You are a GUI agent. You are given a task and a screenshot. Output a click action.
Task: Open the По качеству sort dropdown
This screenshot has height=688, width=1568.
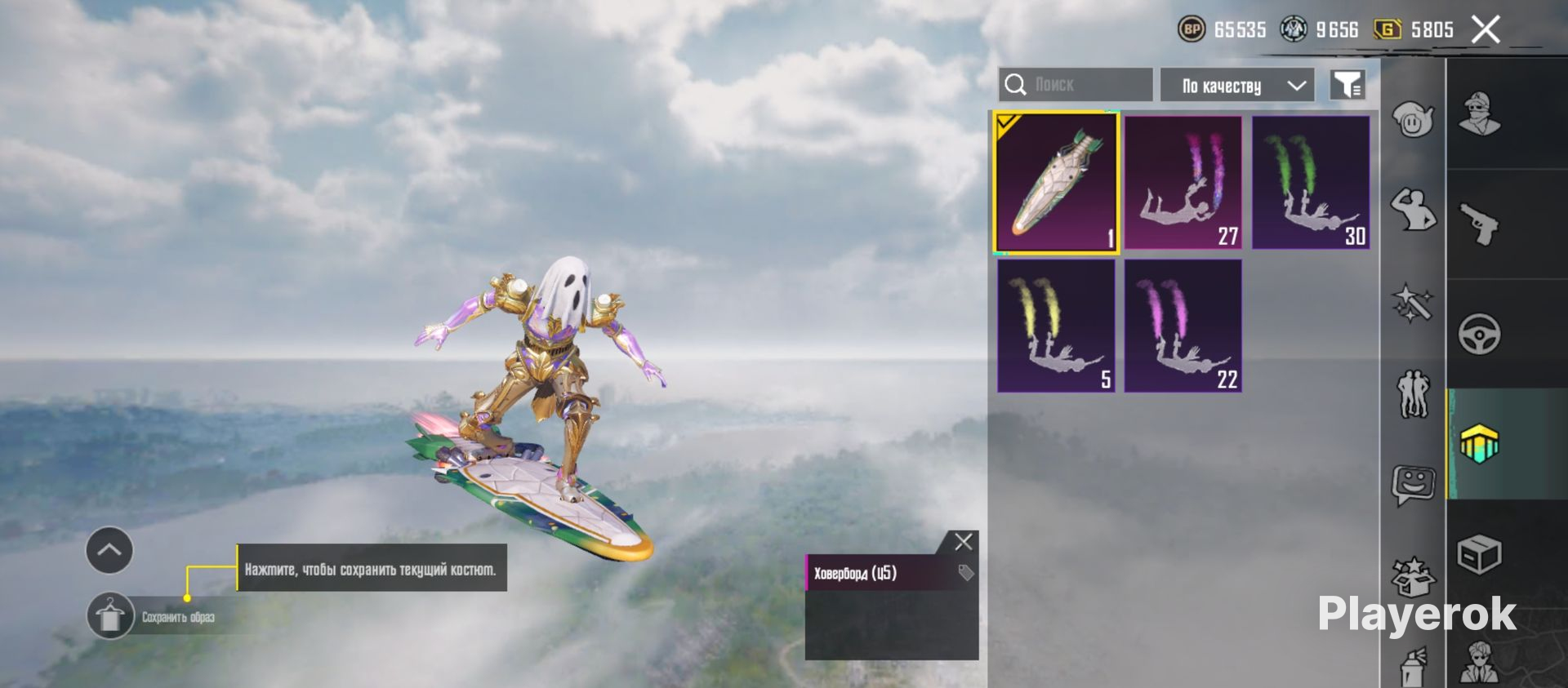1236,86
